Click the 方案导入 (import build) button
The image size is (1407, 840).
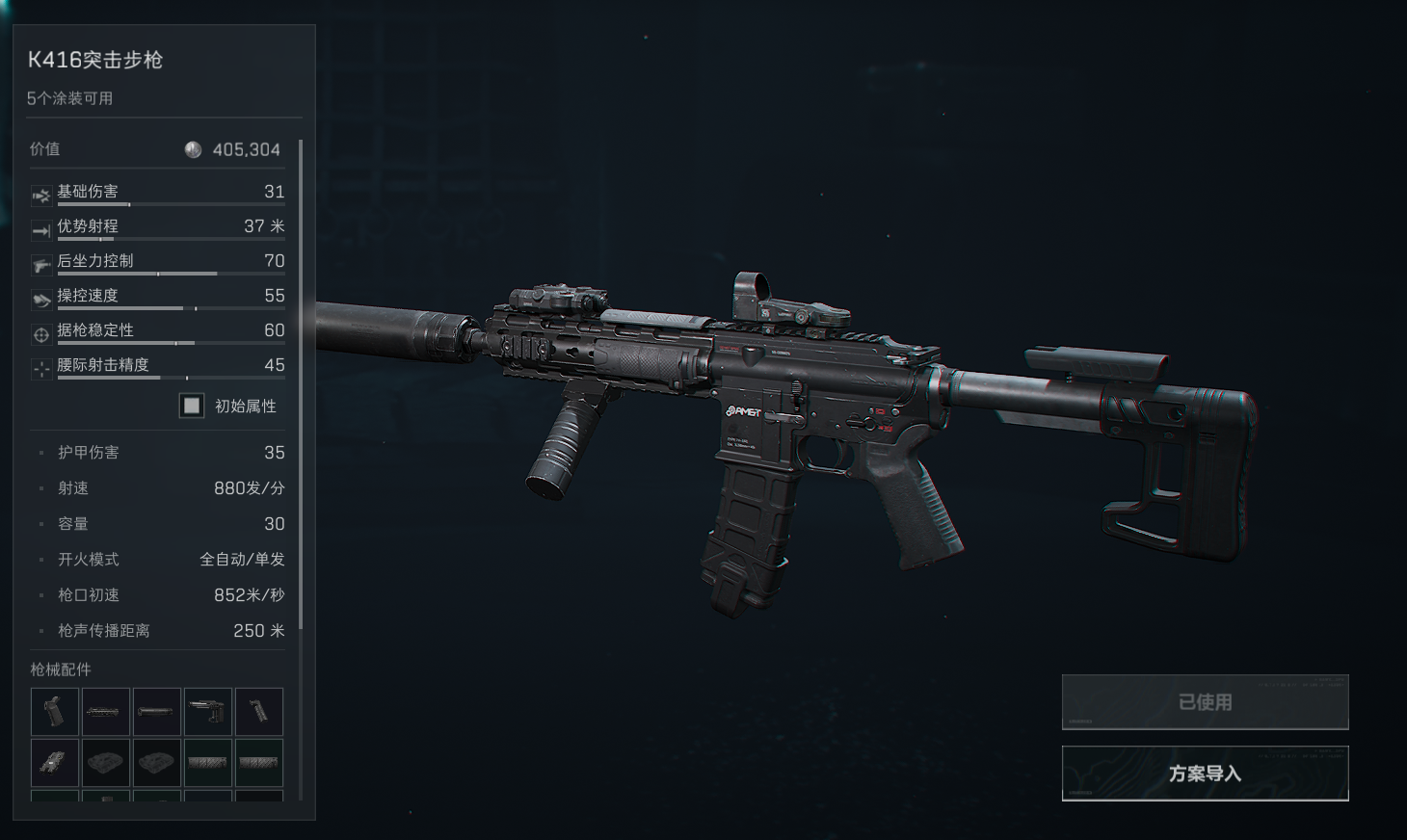click(x=1205, y=773)
